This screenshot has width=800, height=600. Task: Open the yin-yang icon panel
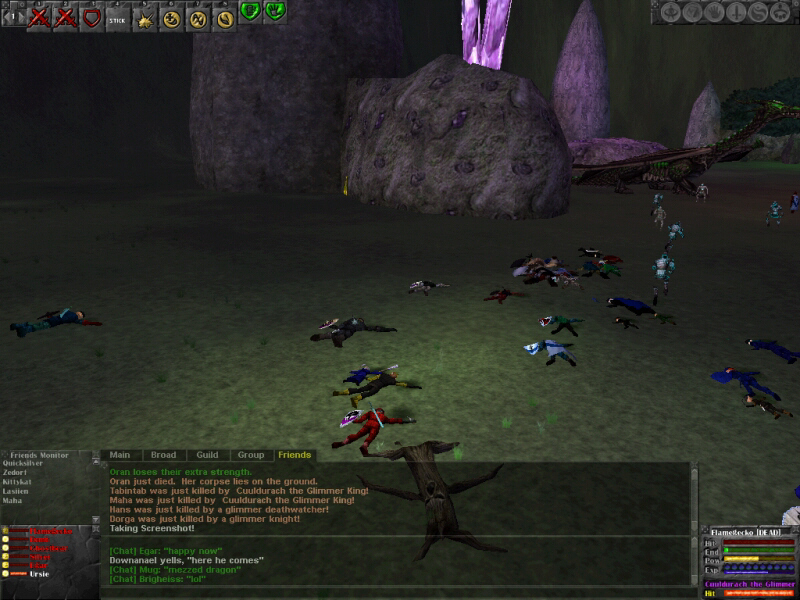(x=758, y=12)
